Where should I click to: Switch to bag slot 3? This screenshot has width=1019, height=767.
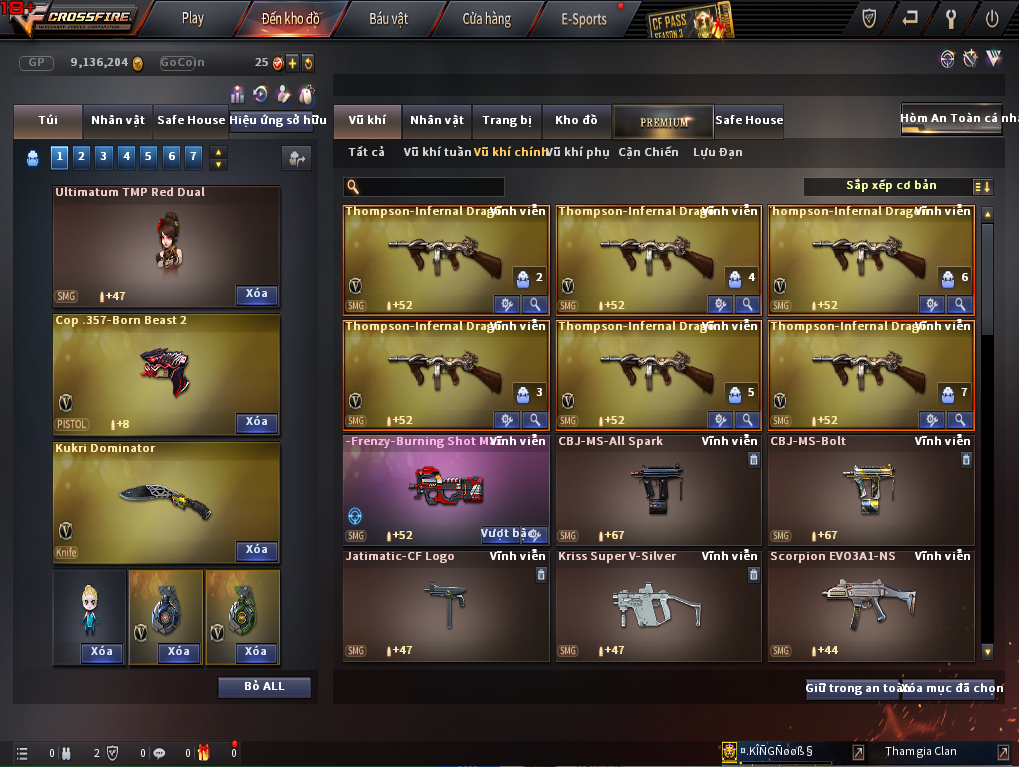(x=104, y=156)
